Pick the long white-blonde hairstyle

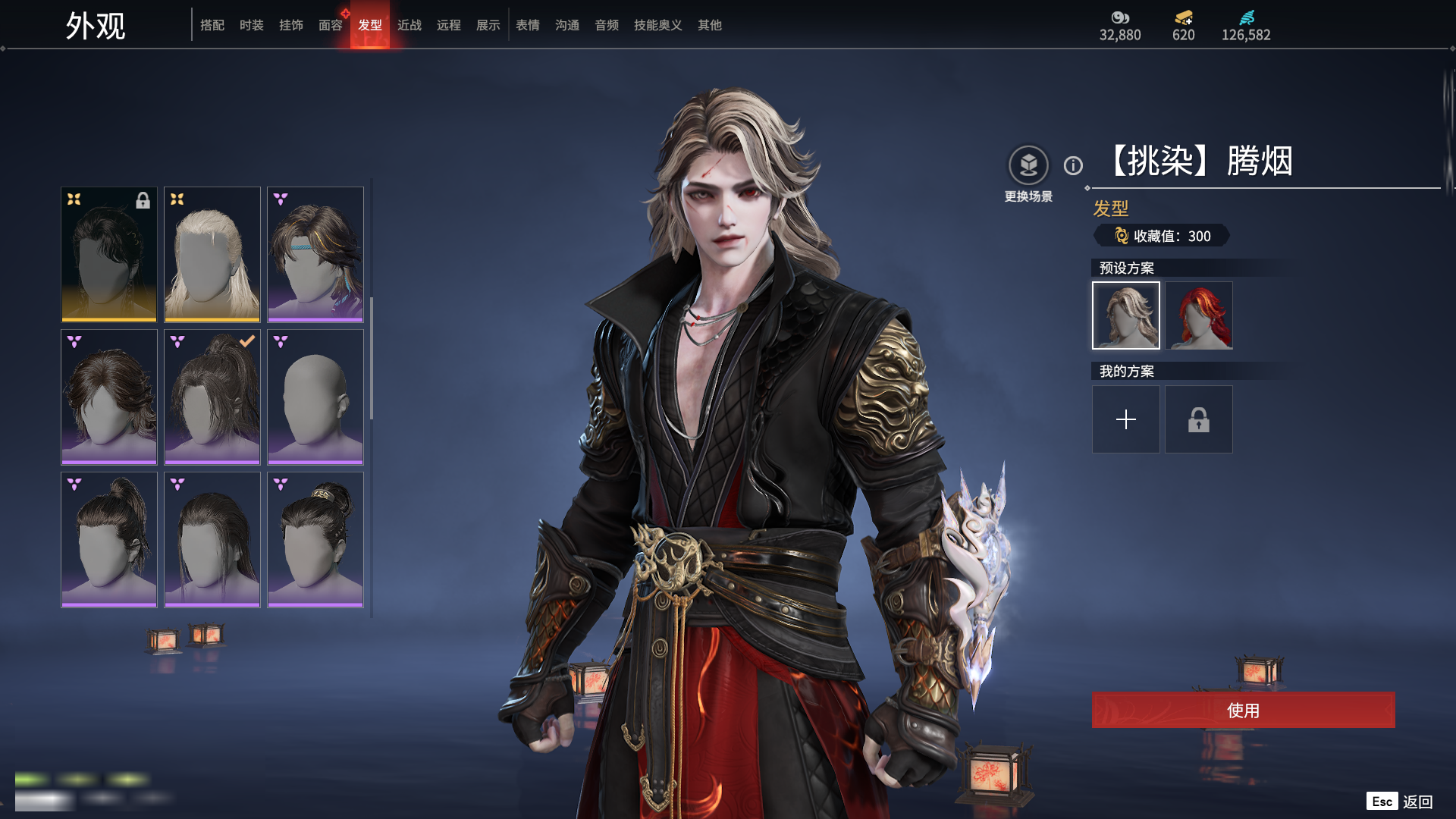coord(212,254)
